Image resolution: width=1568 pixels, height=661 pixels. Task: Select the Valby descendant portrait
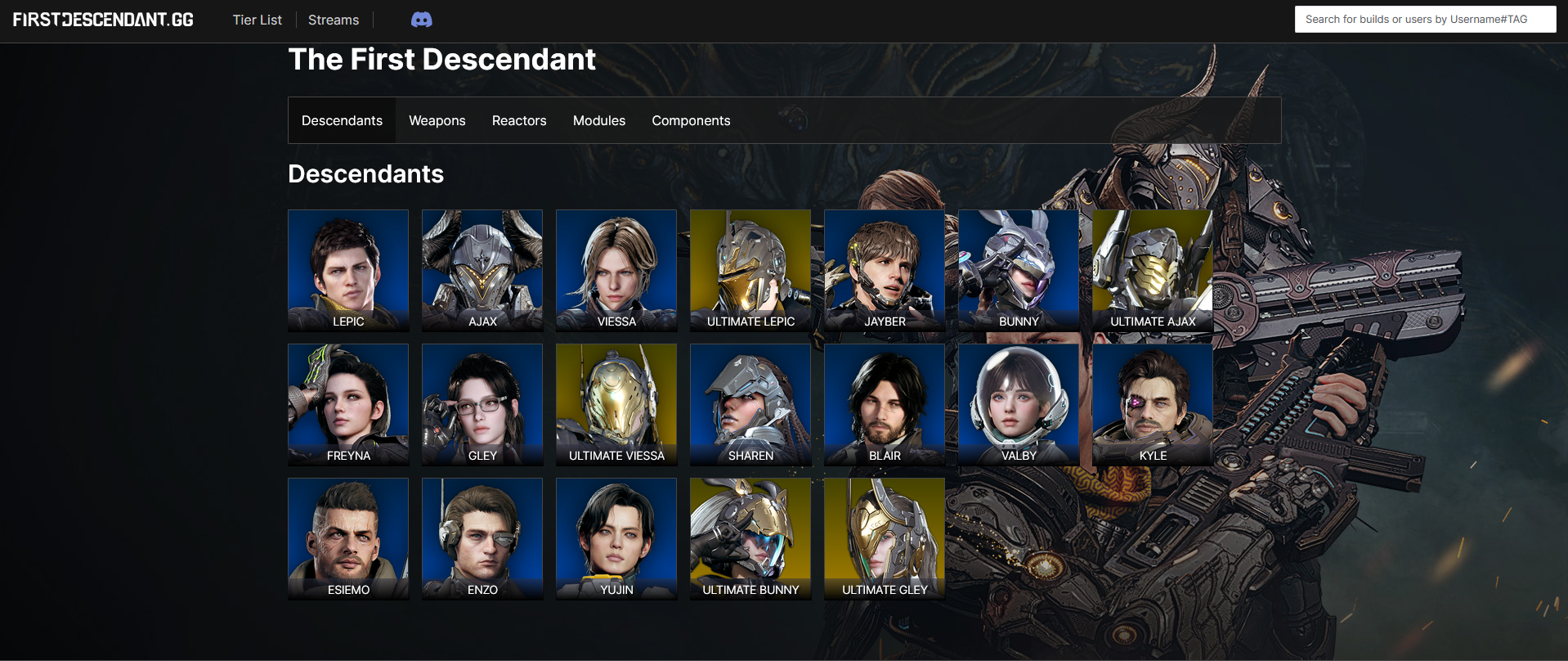tap(1018, 404)
